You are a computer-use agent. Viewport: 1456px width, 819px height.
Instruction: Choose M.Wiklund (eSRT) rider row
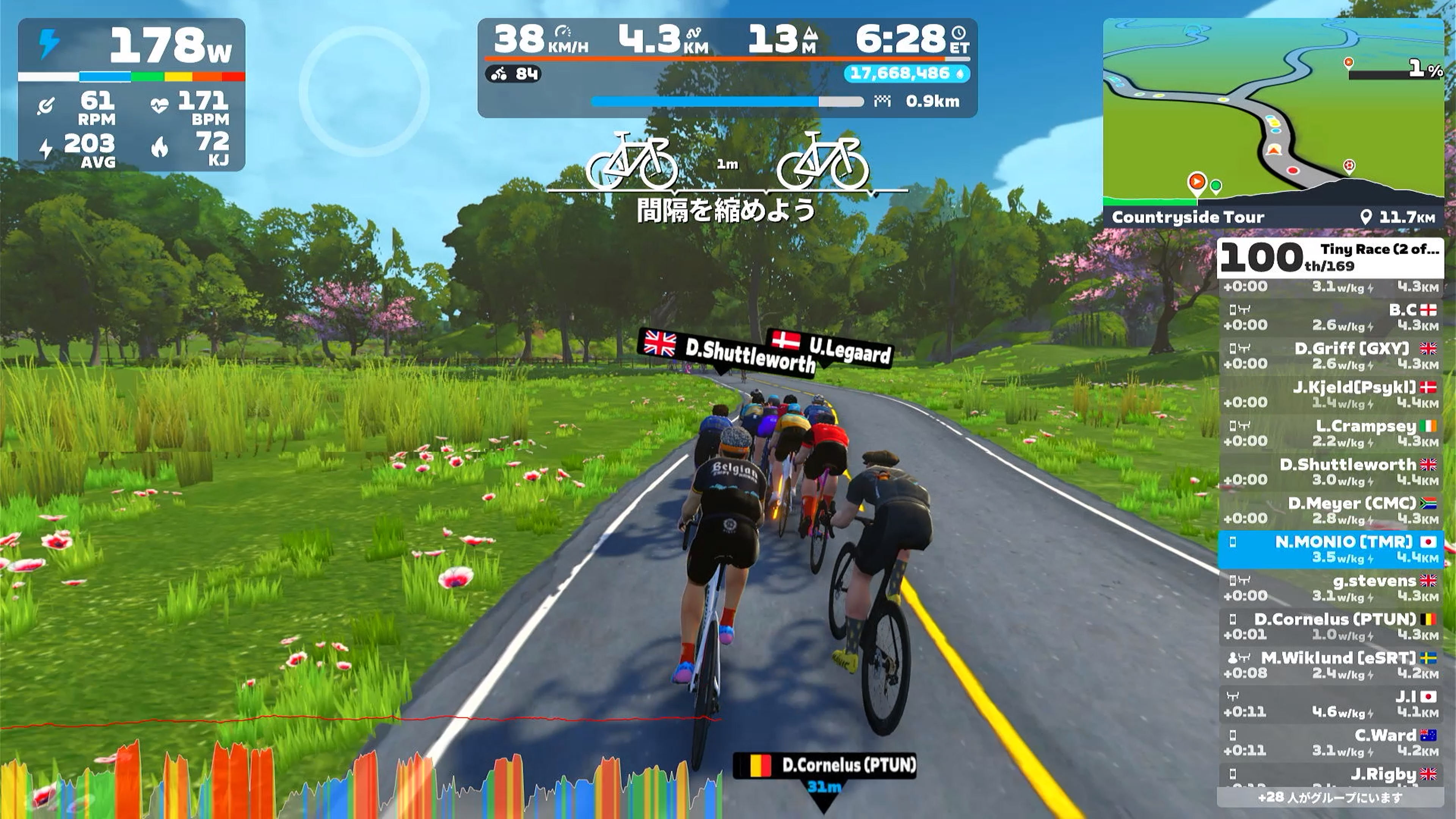[1330, 665]
